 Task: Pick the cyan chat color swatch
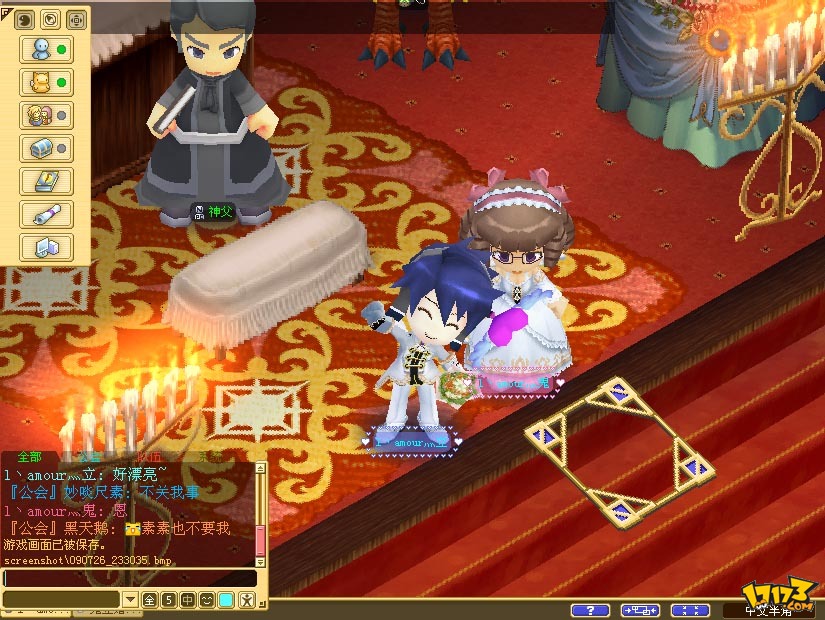click(226, 599)
